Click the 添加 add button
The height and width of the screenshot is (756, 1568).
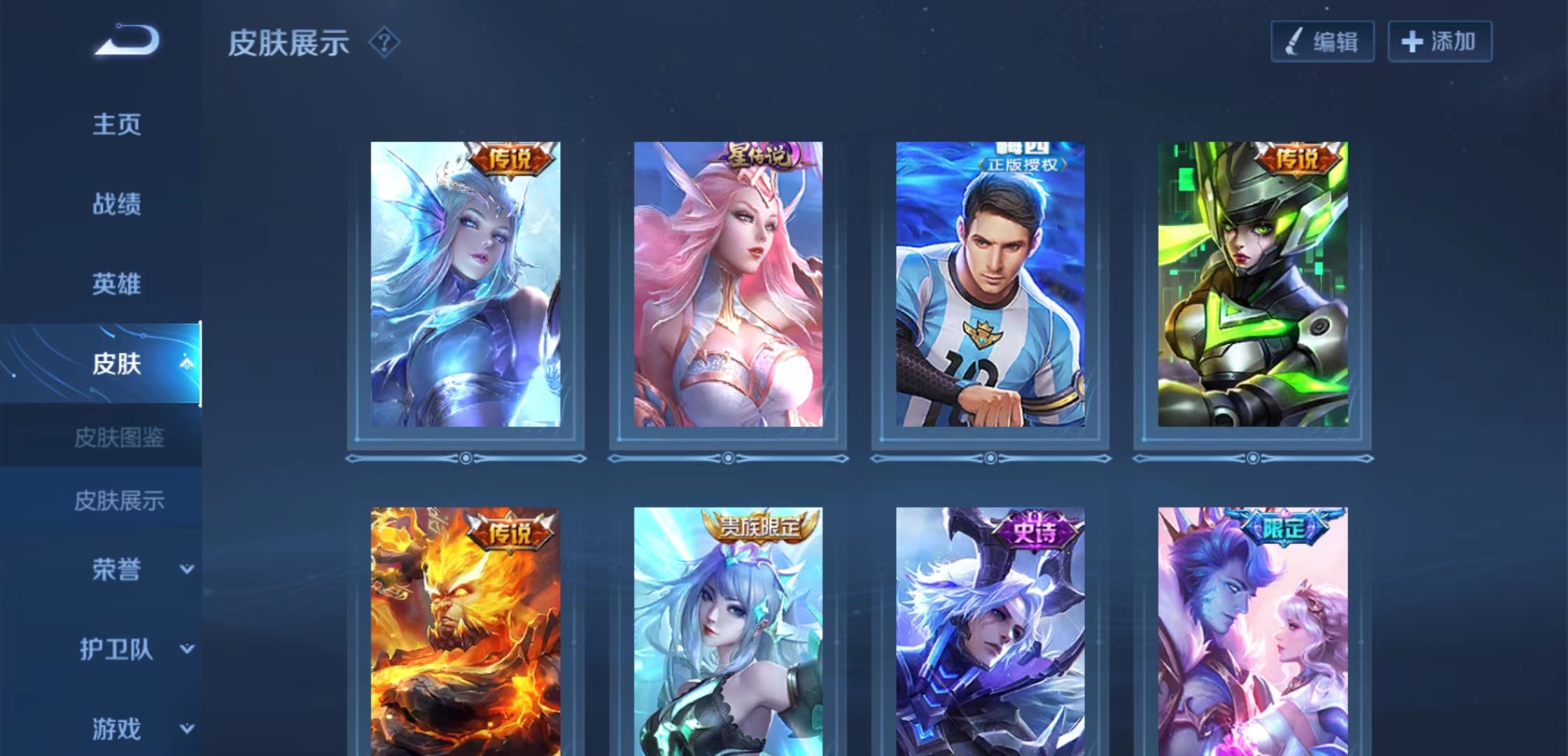click(1440, 42)
